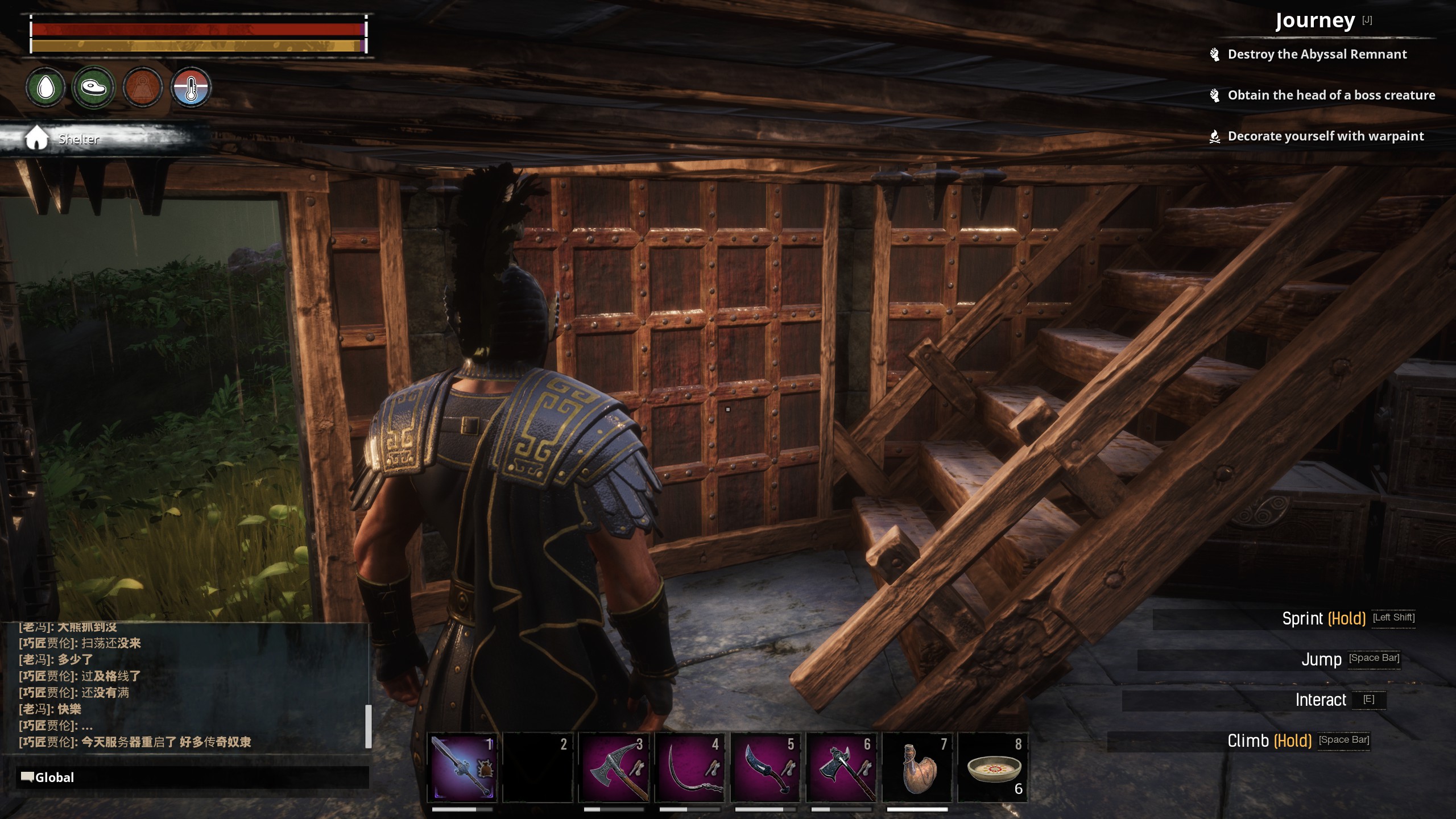Choose the curved skinning knife slot
The height and width of the screenshot is (819, 1456).
pyautogui.click(x=765, y=767)
